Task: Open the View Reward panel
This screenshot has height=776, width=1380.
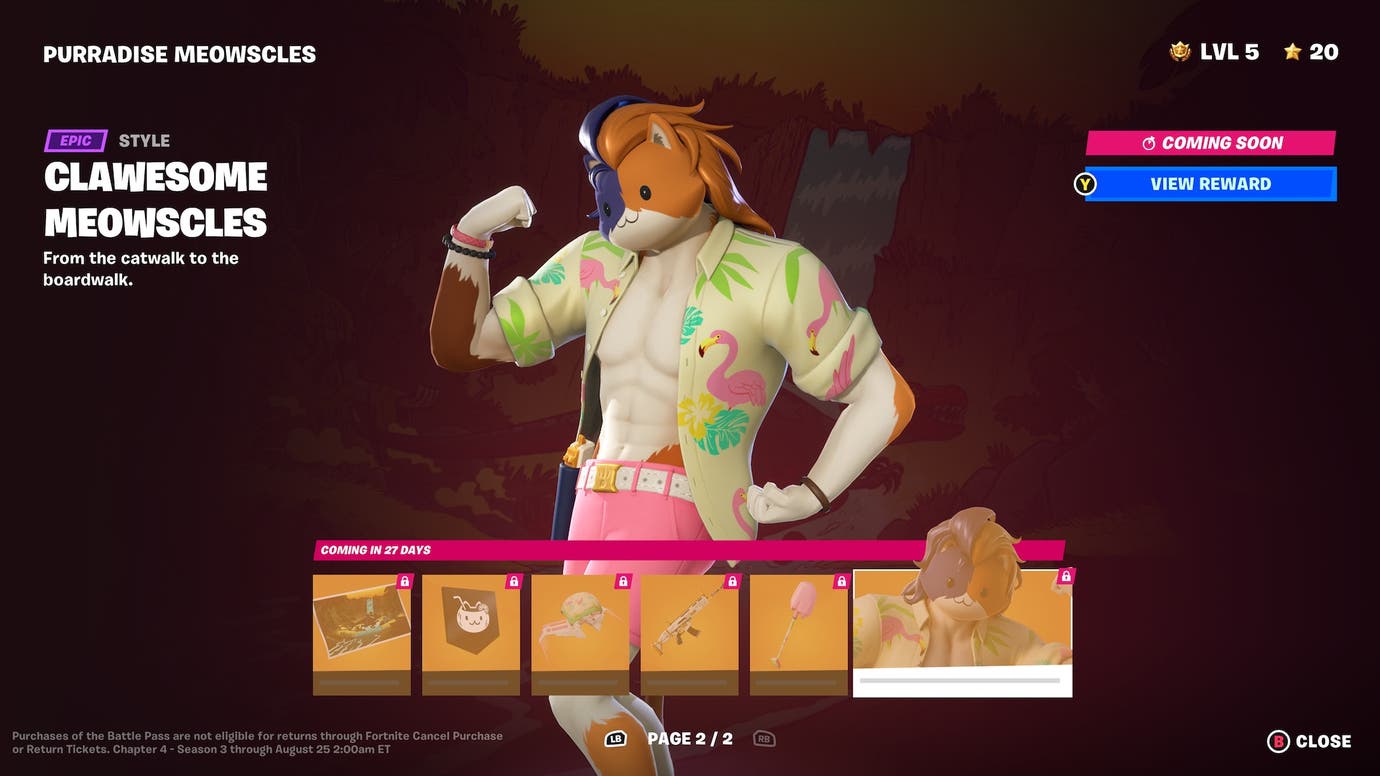Action: coord(1210,184)
